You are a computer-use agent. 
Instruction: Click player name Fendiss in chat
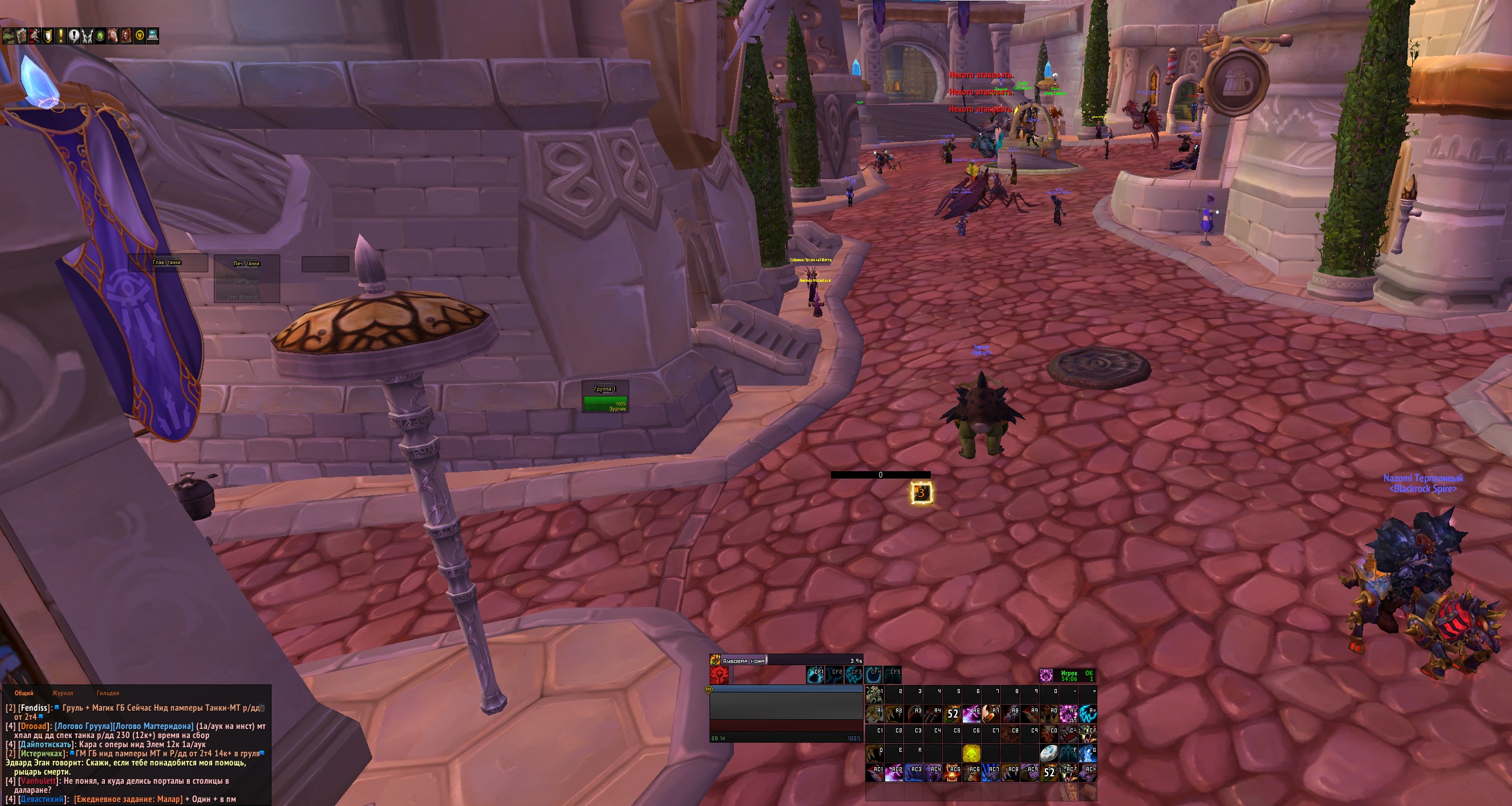(x=35, y=708)
